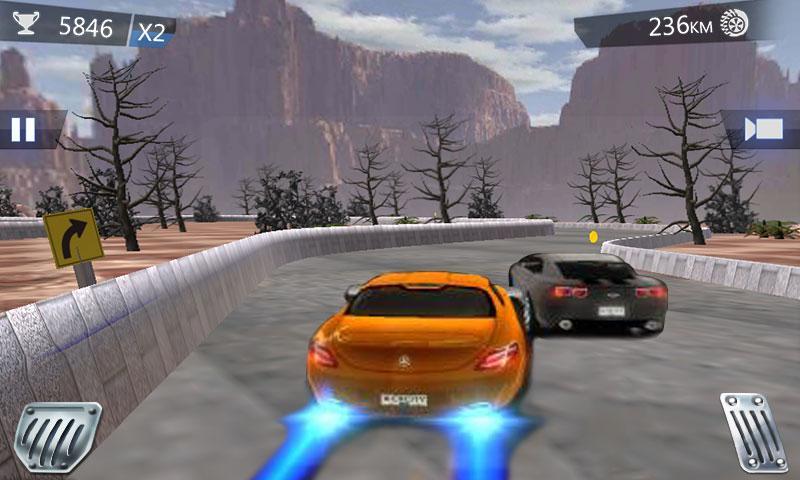Switch the camera view
The image size is (800, 480).
tap(765, 129)
